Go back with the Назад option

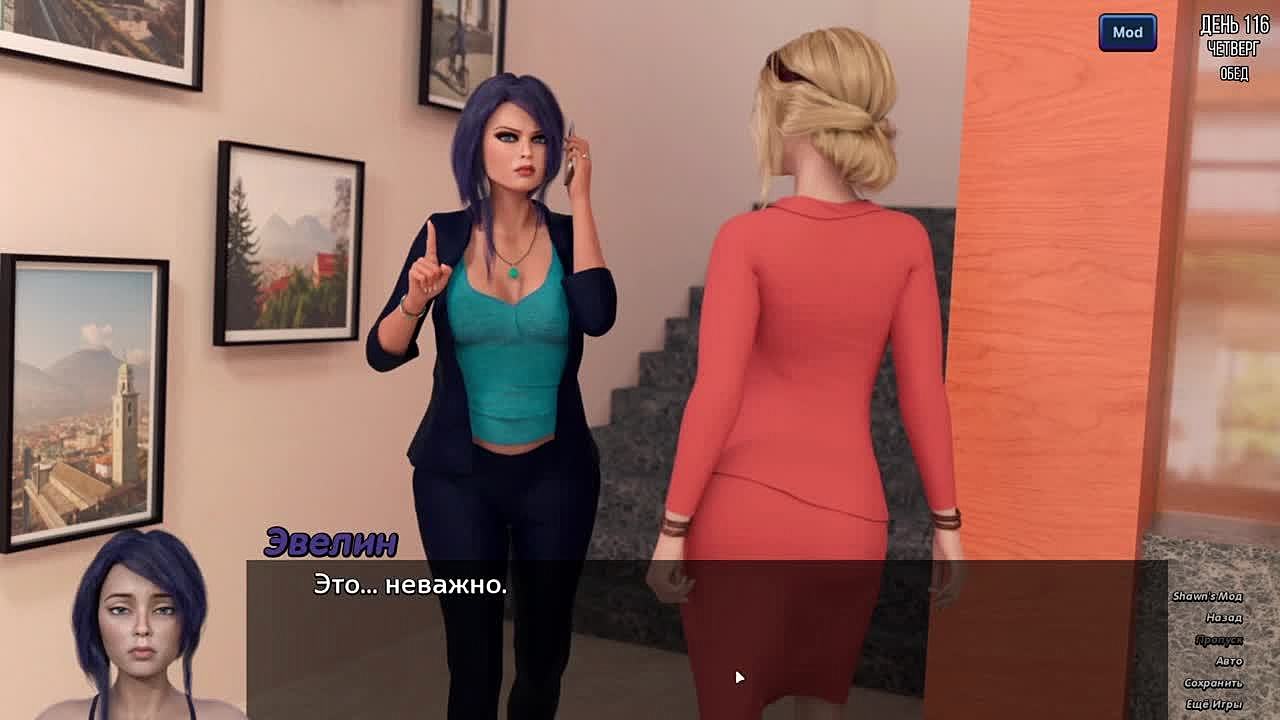1223,618
